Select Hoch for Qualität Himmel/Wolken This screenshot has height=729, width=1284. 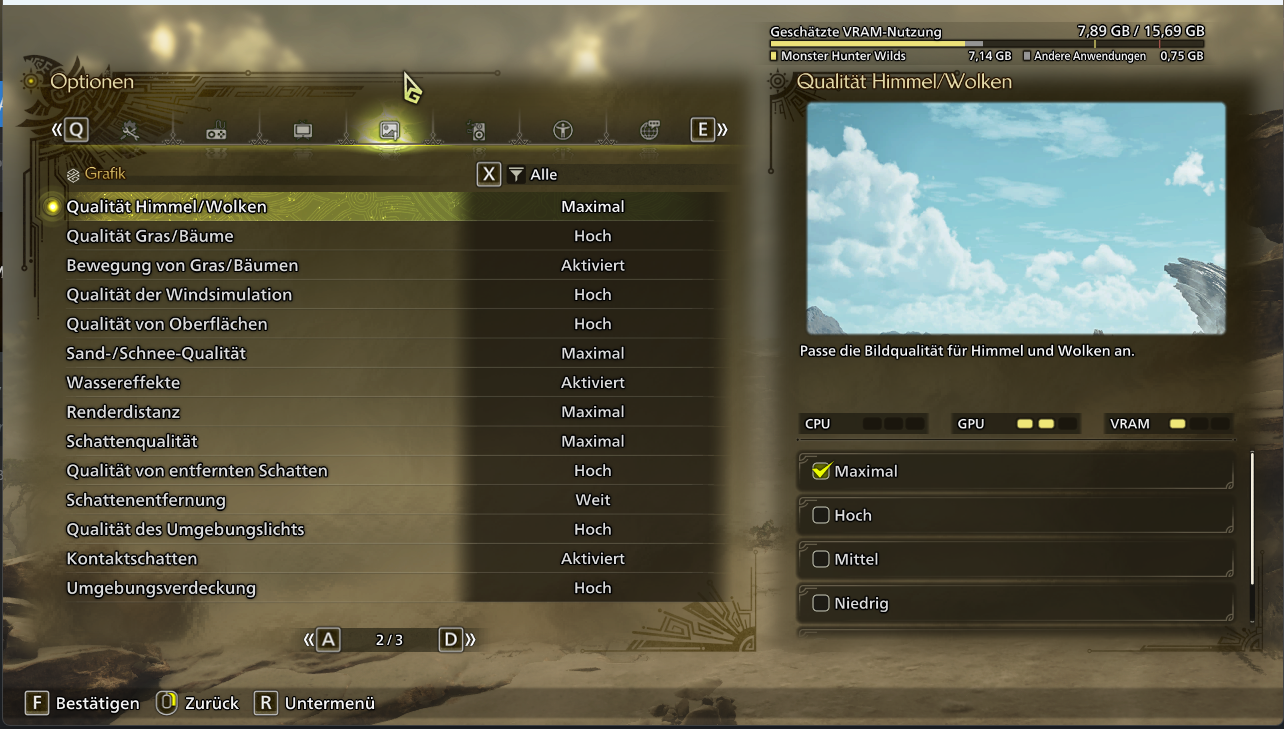1014,514
